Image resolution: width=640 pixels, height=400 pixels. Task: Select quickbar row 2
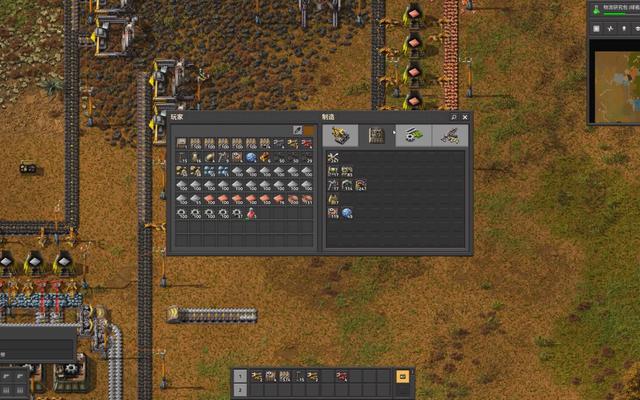pyautogui.click(x=239, y=390)
